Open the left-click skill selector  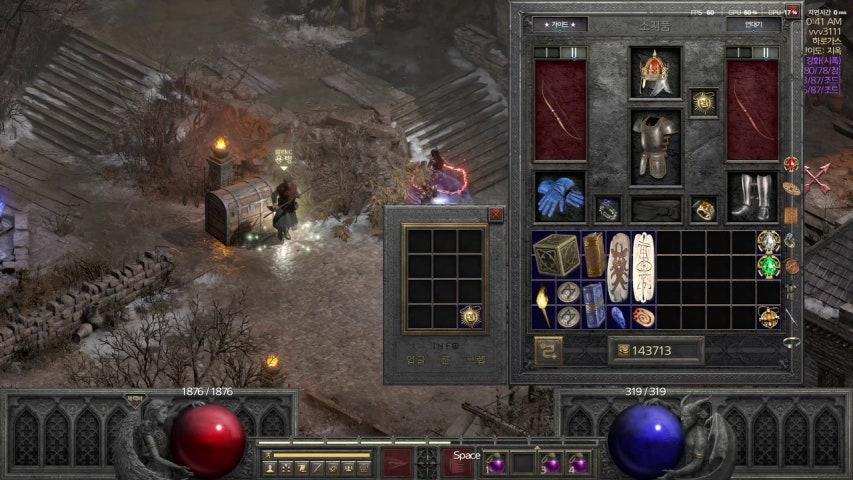click(x=397, y=462)
